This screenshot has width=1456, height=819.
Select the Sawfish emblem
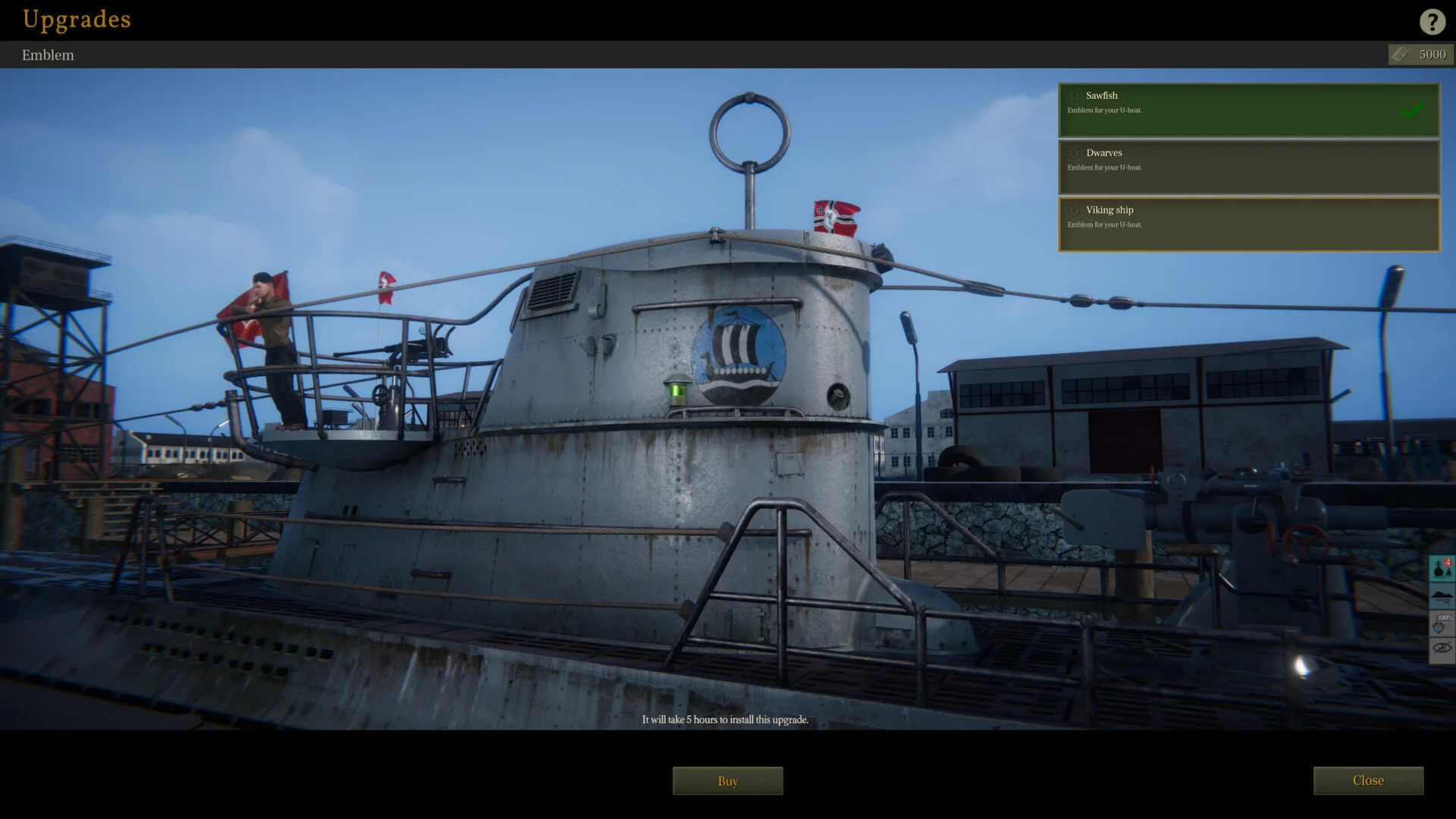(x=1248, y=110)
